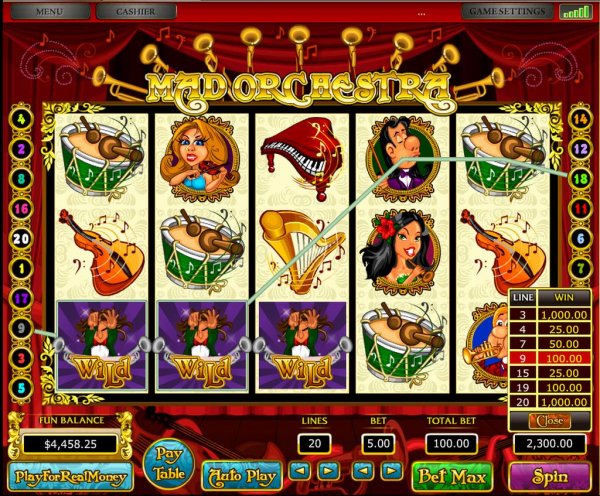The image size is (600, 496).
Task: Close the line win table
Action: point(547,420)
